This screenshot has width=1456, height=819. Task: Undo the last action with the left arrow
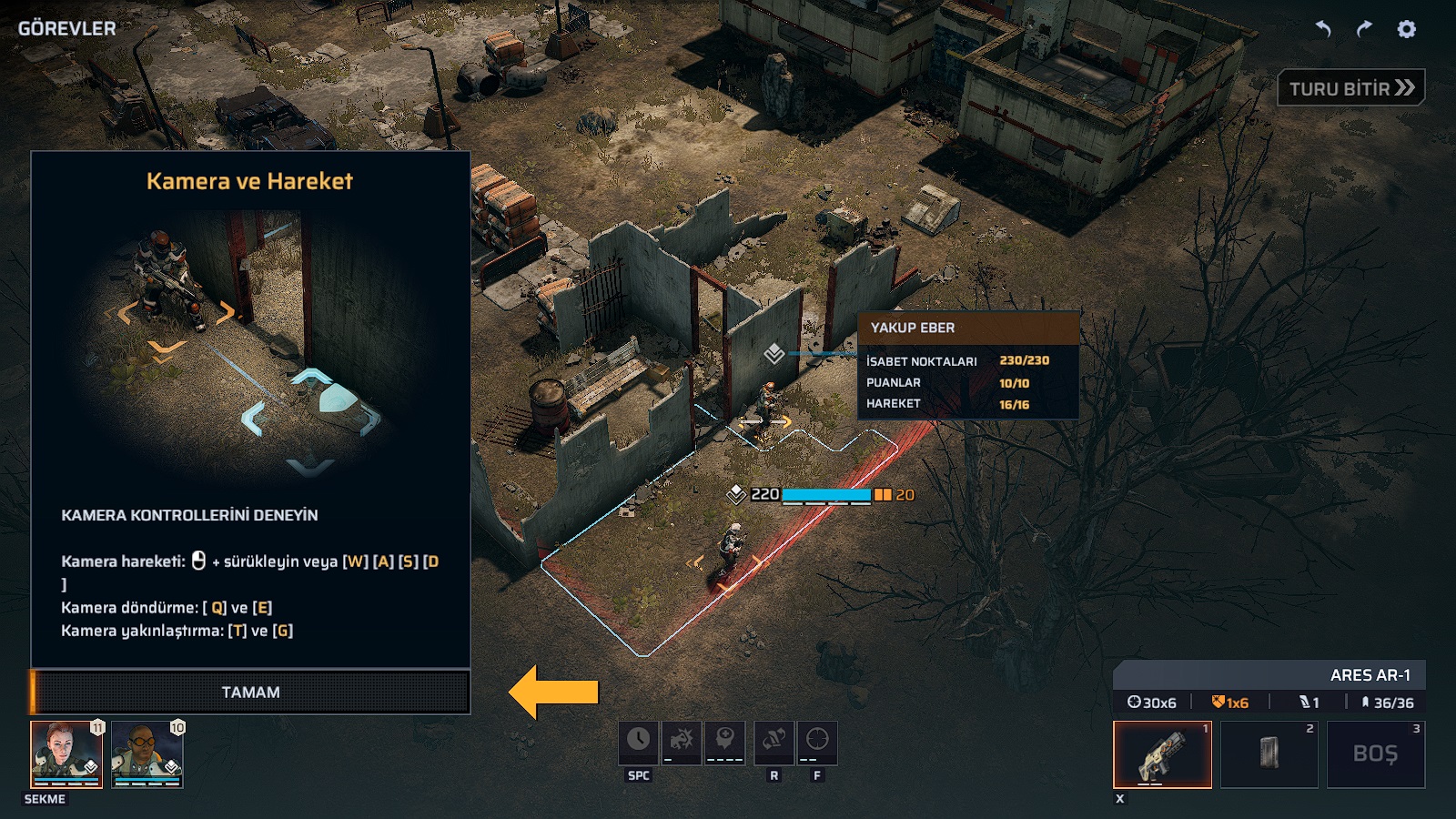pos(1323,29)
